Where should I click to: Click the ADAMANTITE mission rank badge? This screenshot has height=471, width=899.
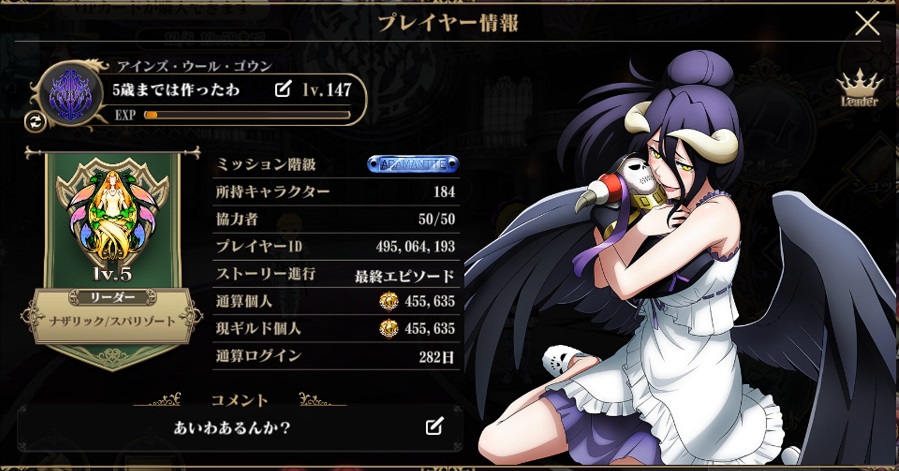tap(413, 163)
